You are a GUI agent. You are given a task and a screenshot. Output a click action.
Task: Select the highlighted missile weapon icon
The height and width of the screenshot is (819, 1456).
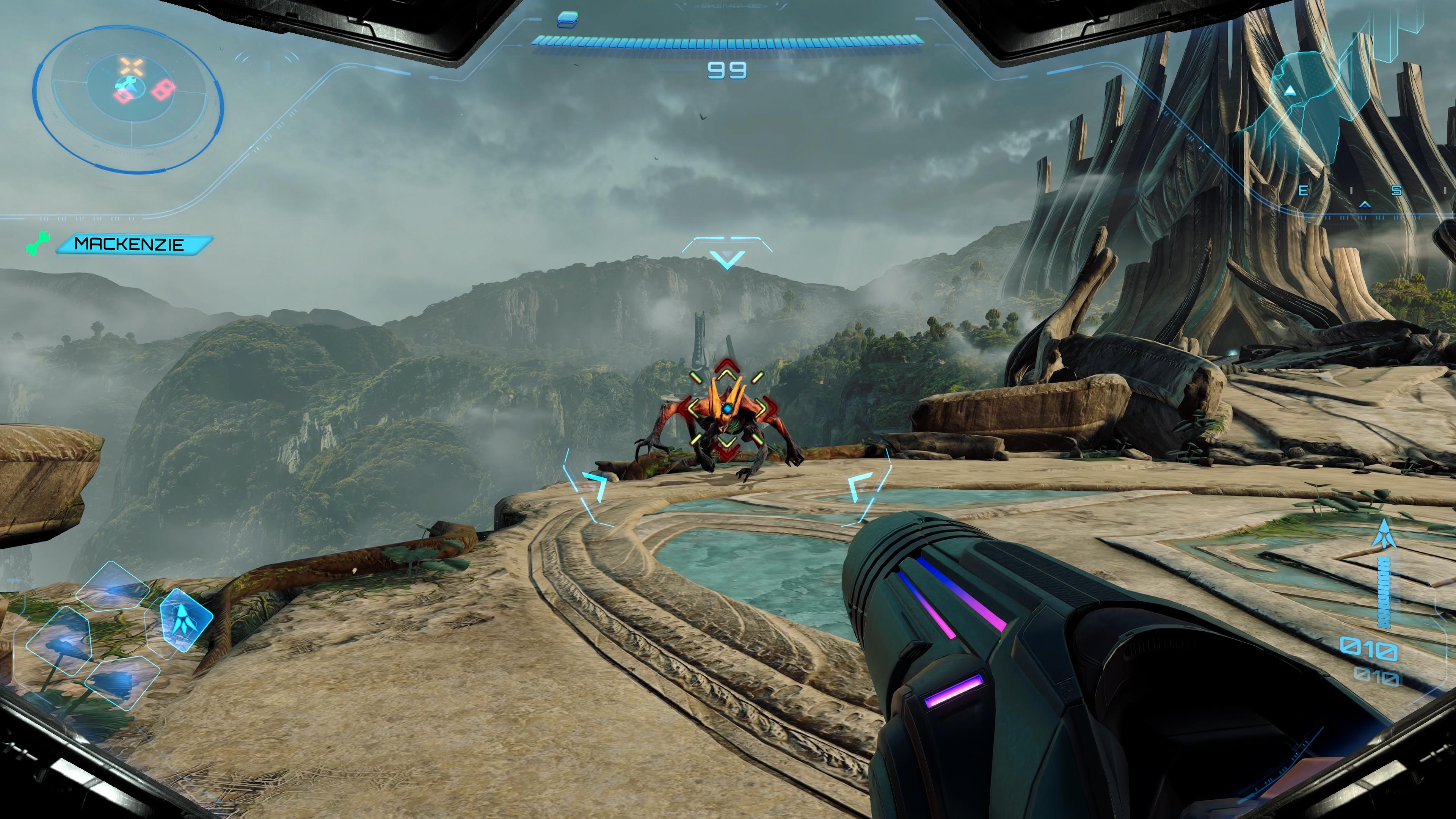pyautogui.click(x=182, y=621)
